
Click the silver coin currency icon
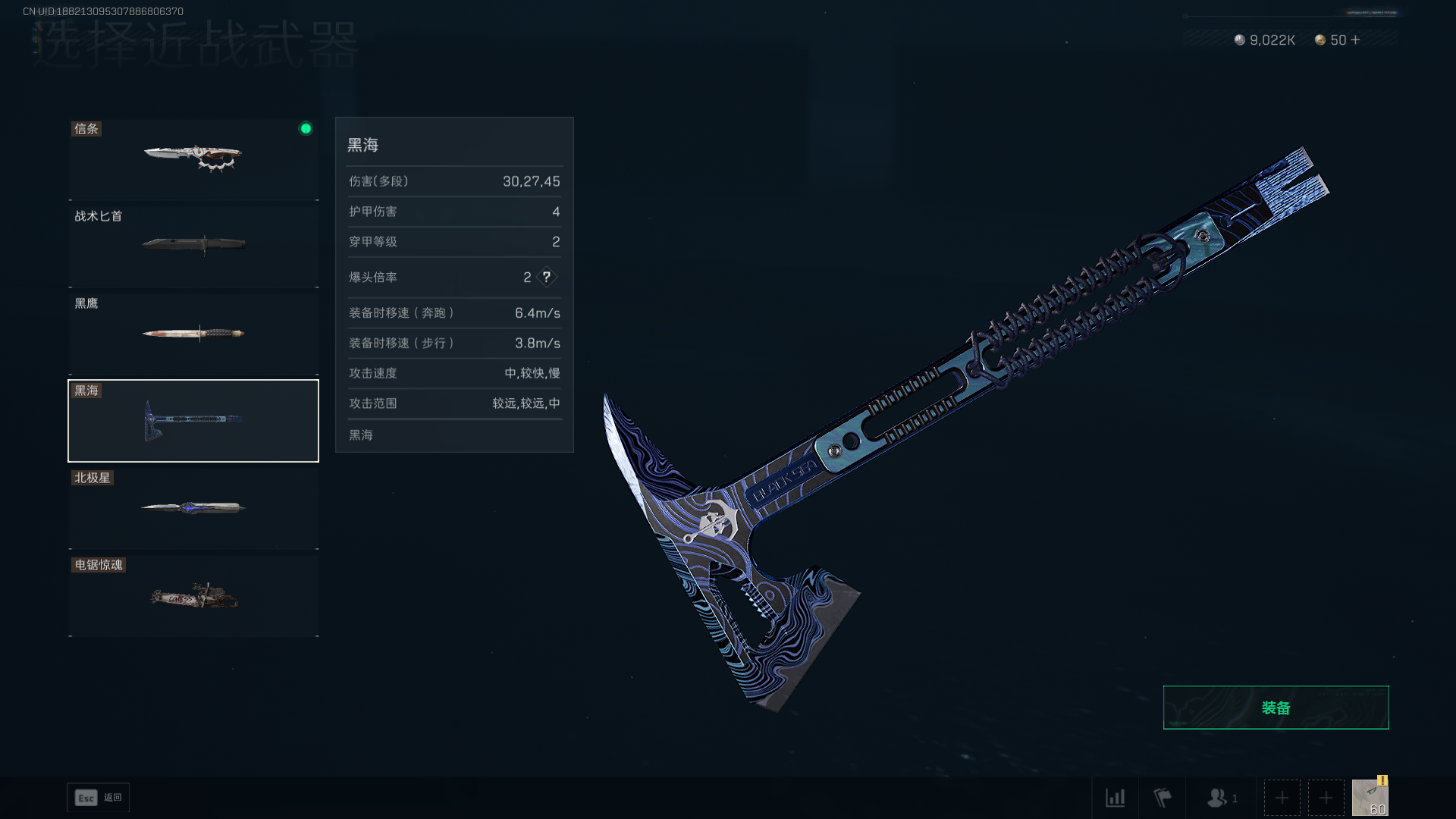(1238, 39)
